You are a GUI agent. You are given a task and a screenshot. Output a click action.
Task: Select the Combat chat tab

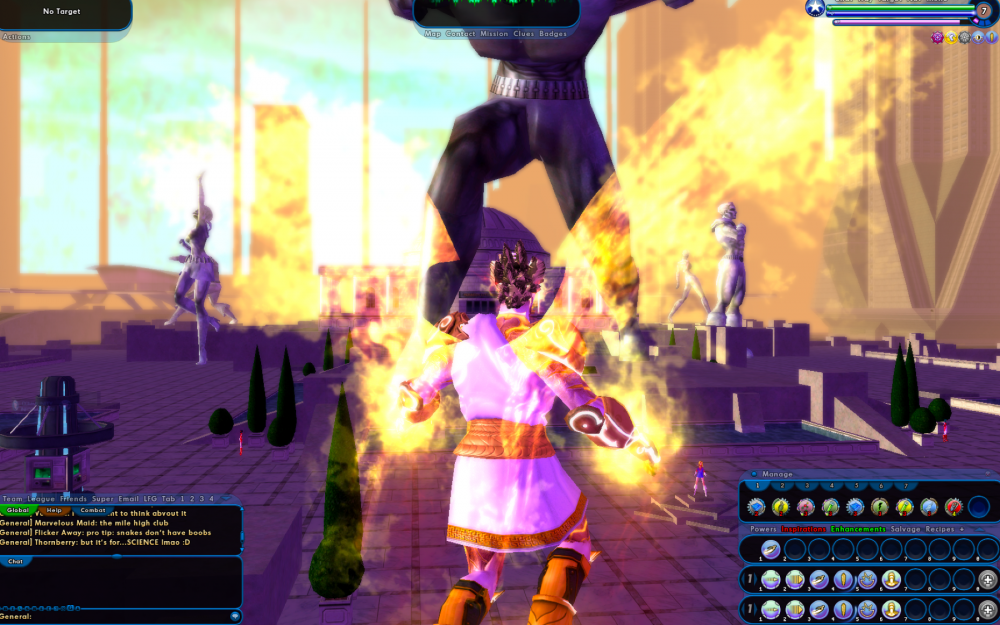pos(93,510)
